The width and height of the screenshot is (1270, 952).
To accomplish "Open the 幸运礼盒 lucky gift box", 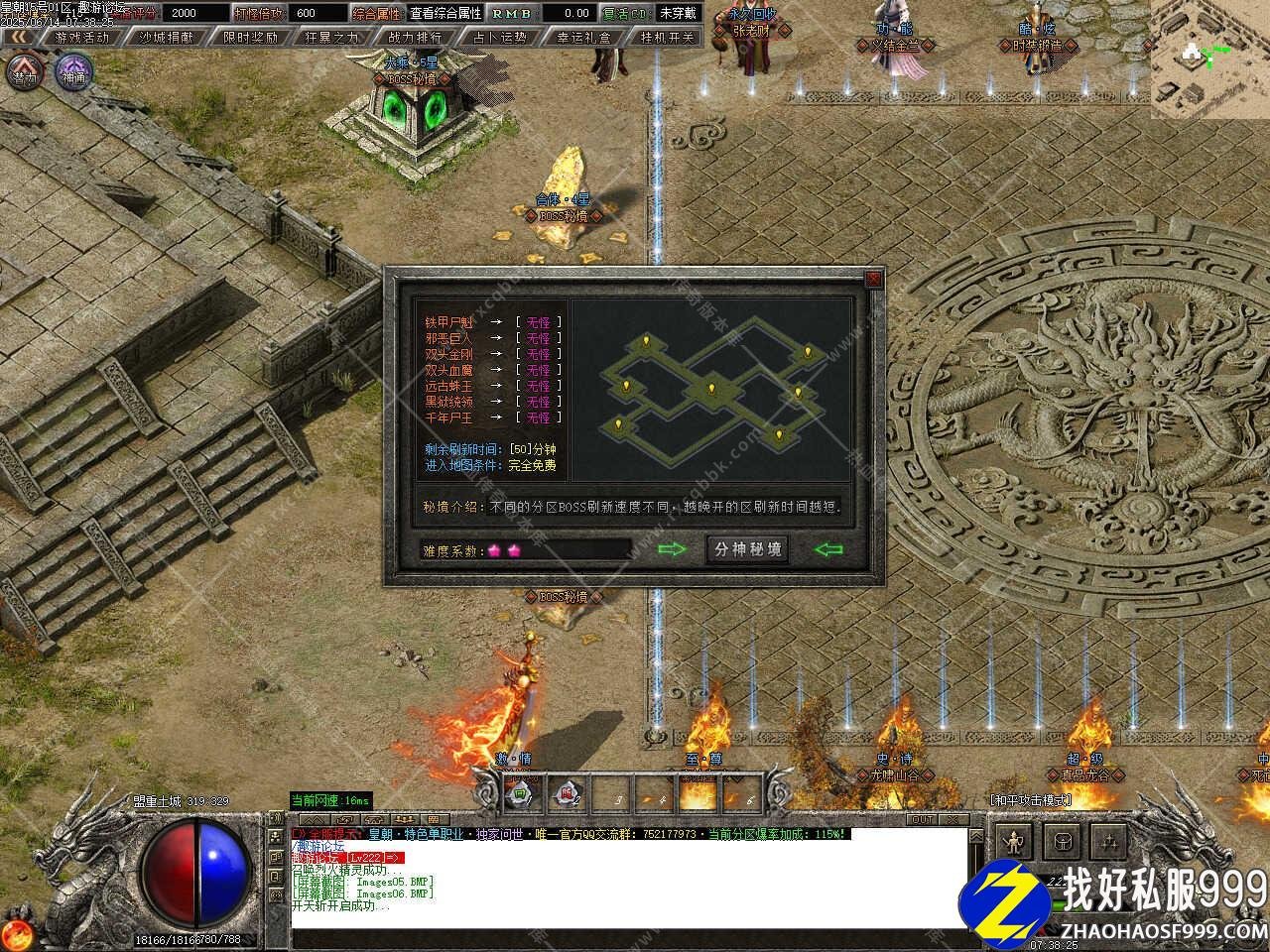I will (x=583, y=37).
